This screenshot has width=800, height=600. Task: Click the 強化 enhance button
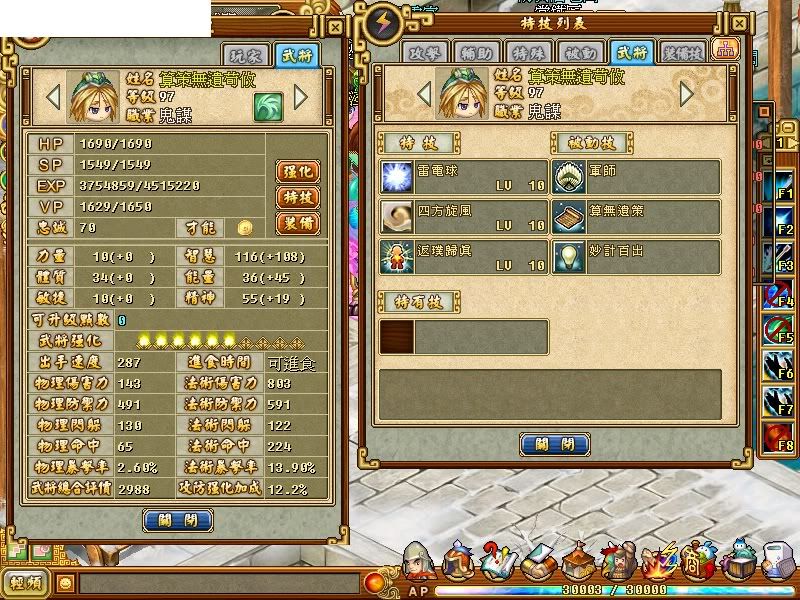(x=297, y=171)
